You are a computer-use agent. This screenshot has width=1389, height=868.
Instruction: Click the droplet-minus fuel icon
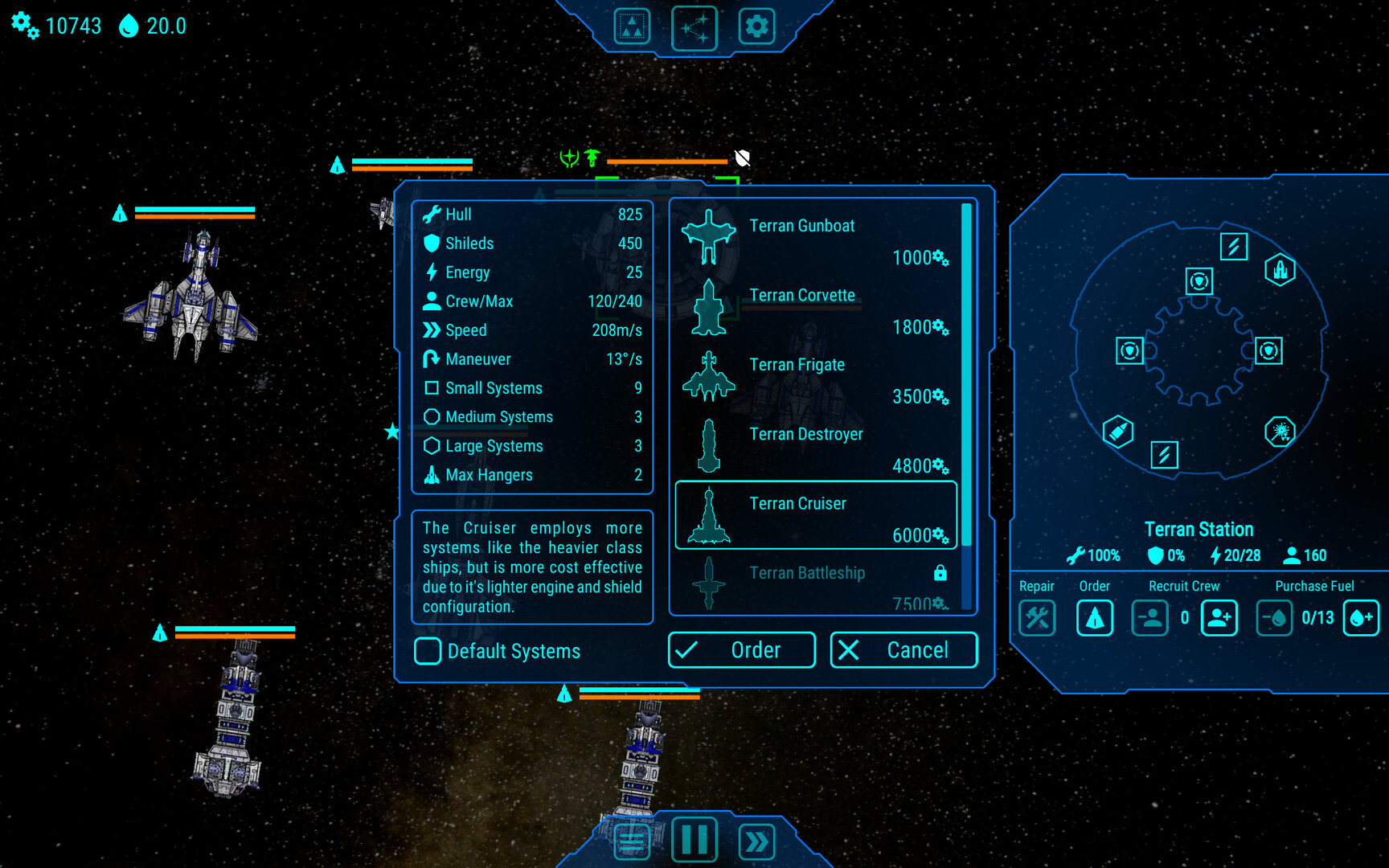1274,618
